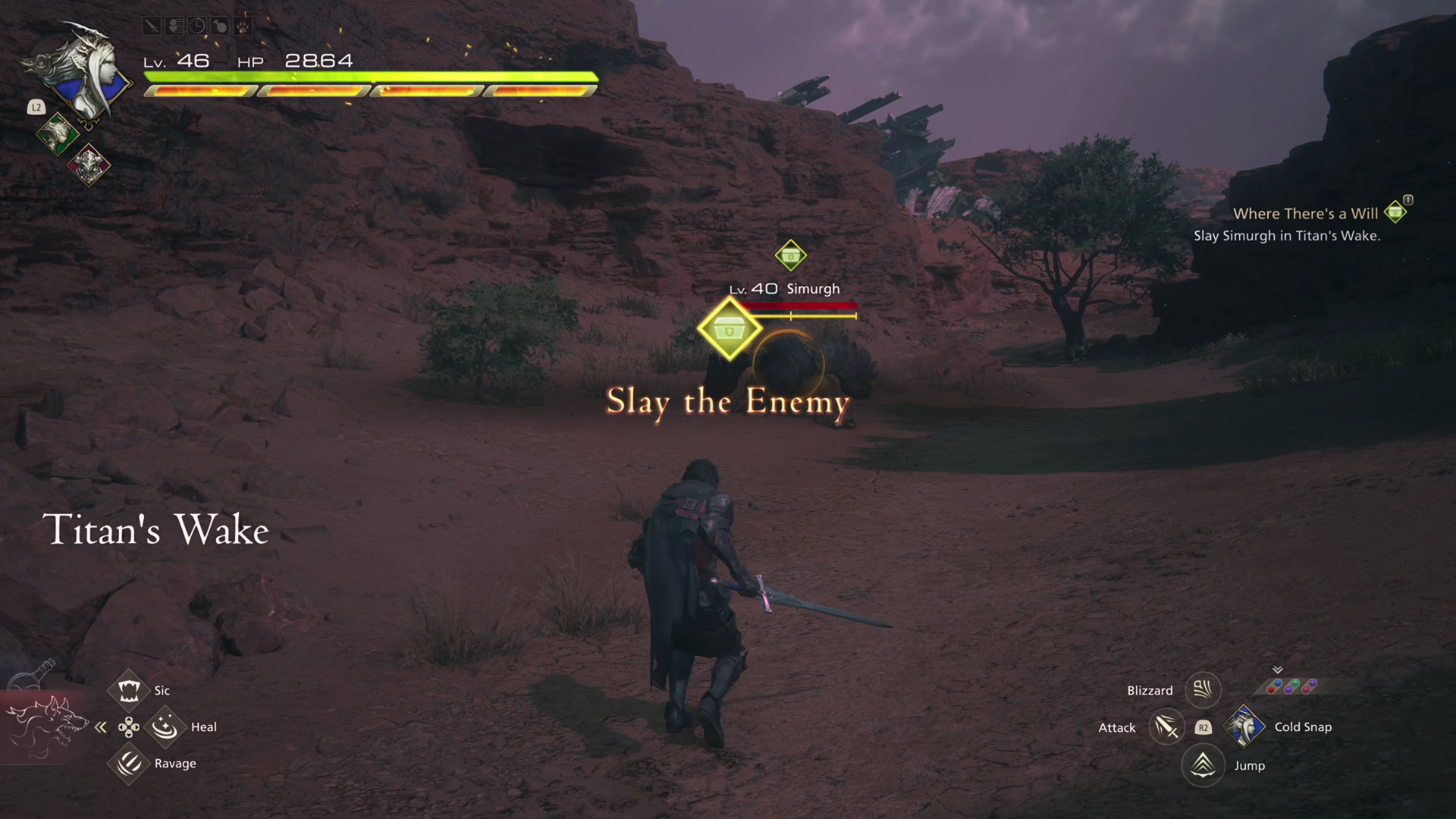1456x819 pixels.
Task: Choose the red Eikon diamond icon
Action: [x=89, y=164]
